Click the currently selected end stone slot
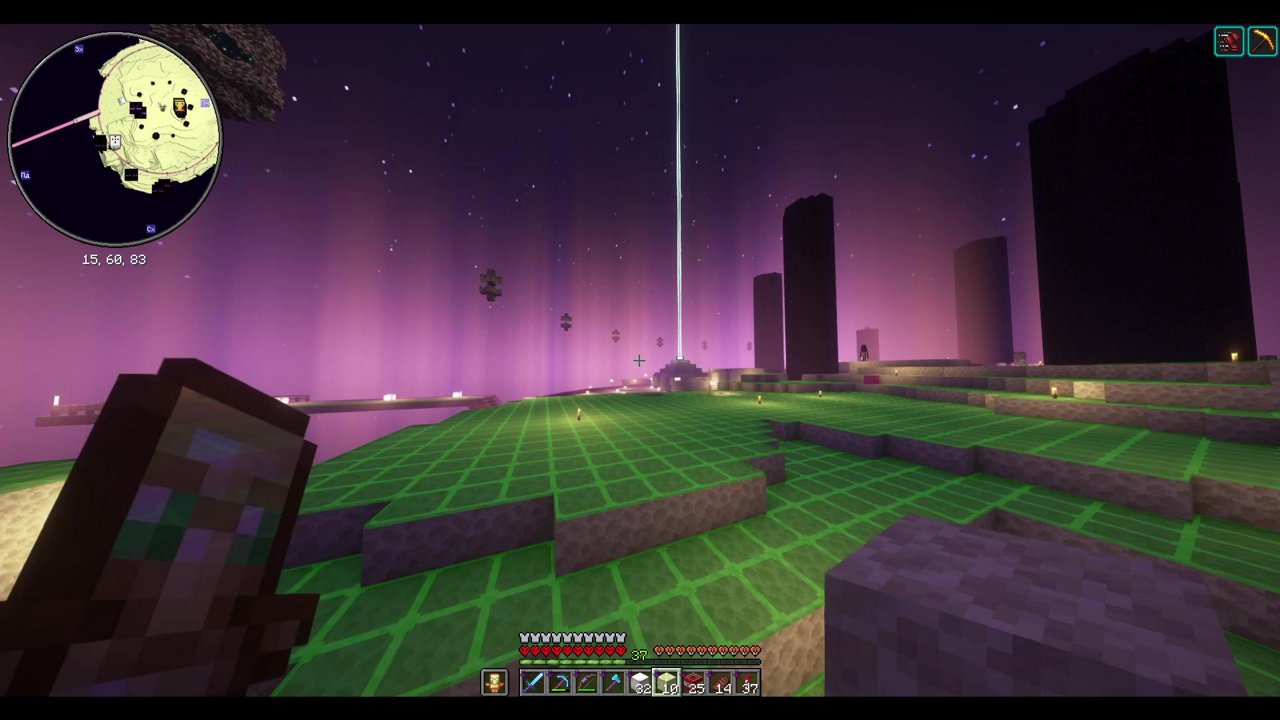Image resolution: width=1280 pixels, height=720 pixels. (667, 681)
